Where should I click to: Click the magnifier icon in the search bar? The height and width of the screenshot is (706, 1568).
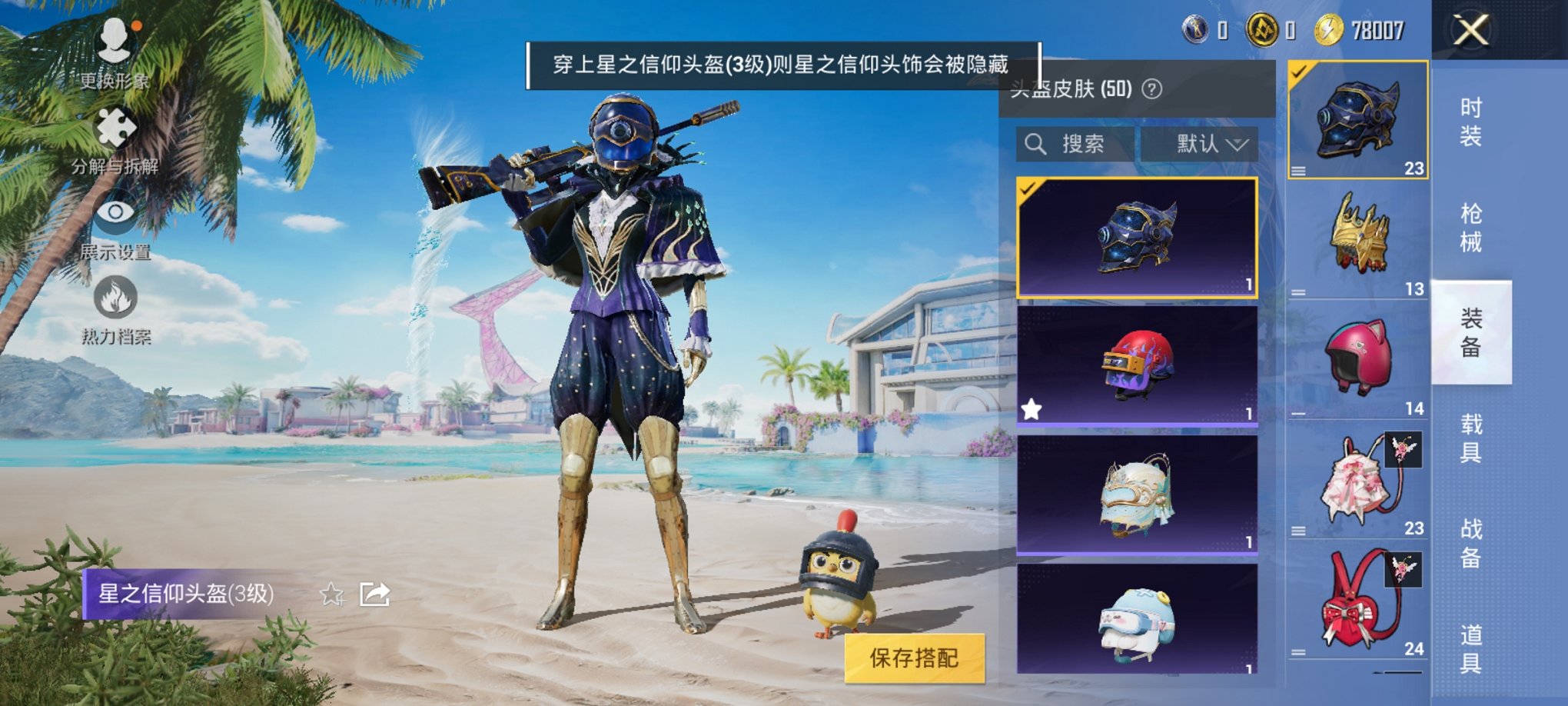coord(1034,145)
